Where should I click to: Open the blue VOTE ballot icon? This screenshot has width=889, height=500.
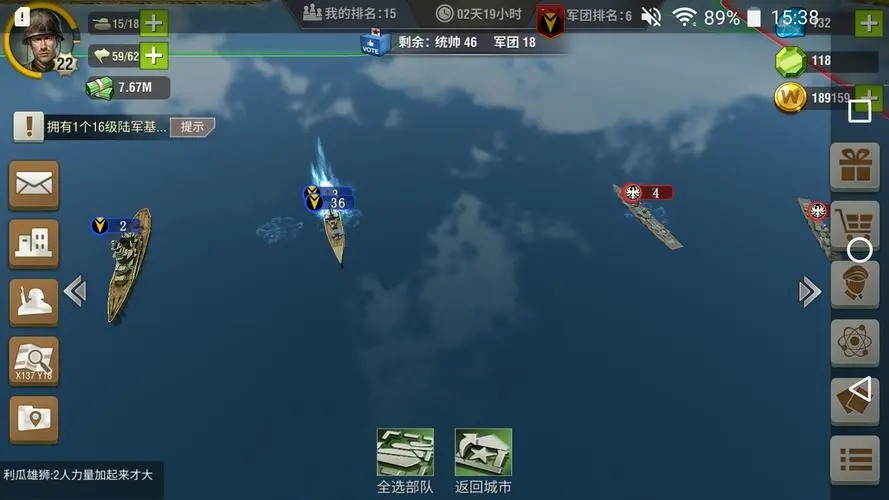point(374,42)
